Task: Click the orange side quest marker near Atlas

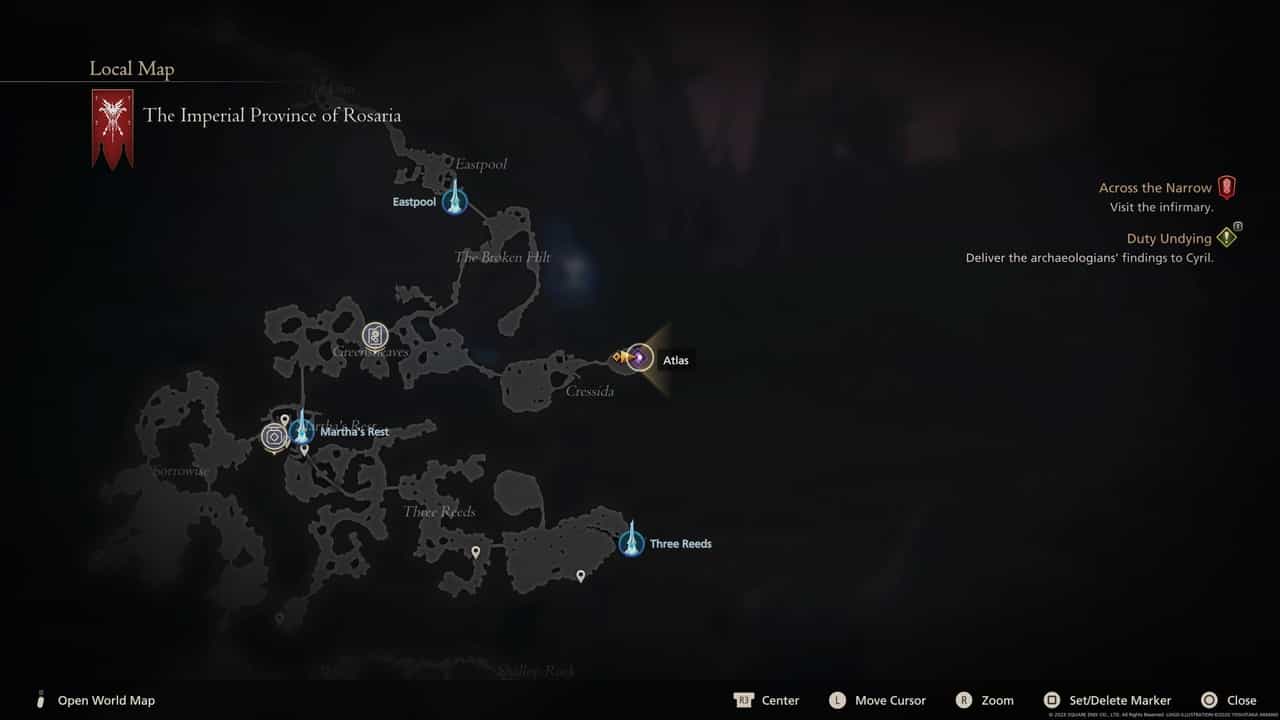Action: coord(615,356)
